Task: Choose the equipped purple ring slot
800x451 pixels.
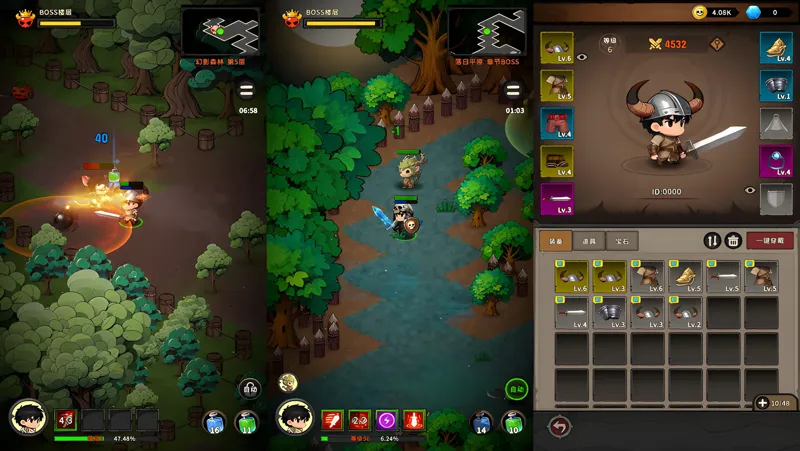Action: click(776, 160)
